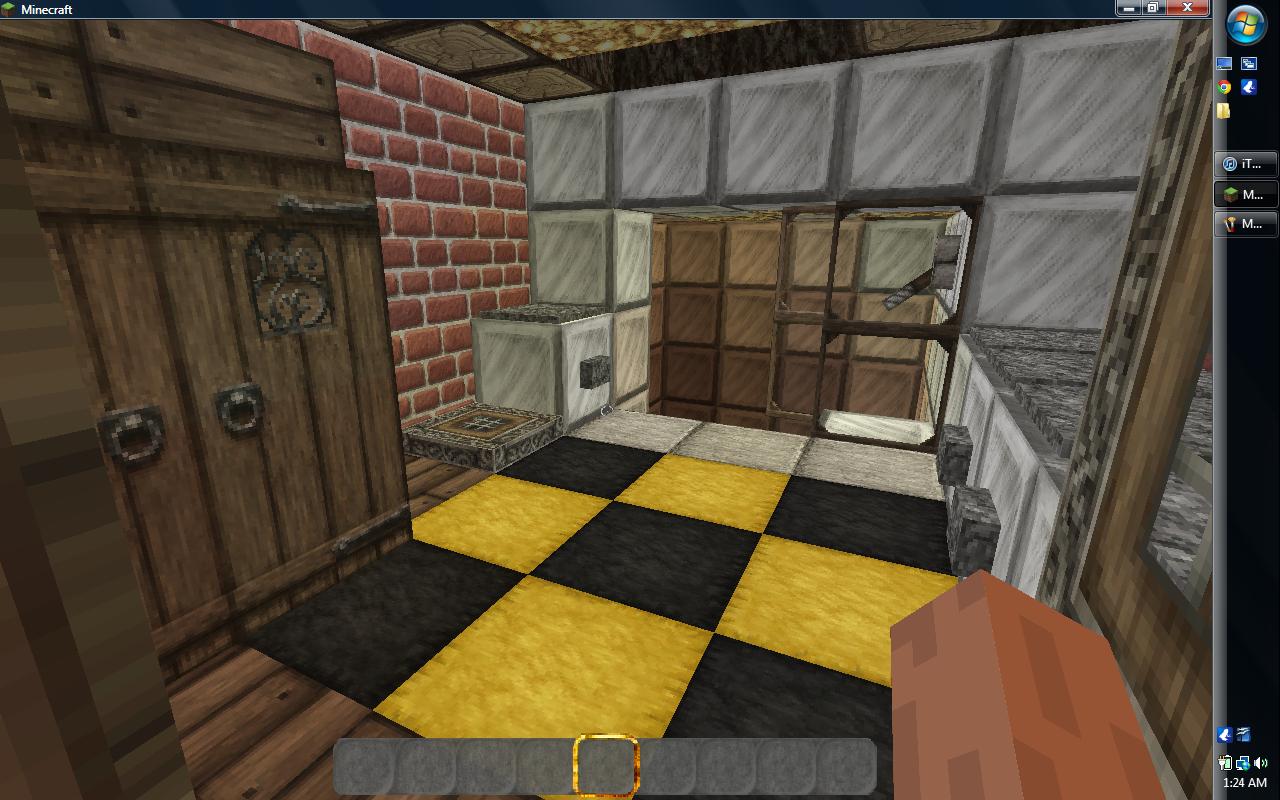This screenshot has height=800, width=1280.
Task: Click the blue remote desktop shortcut icon
Action: (1251, 64)
